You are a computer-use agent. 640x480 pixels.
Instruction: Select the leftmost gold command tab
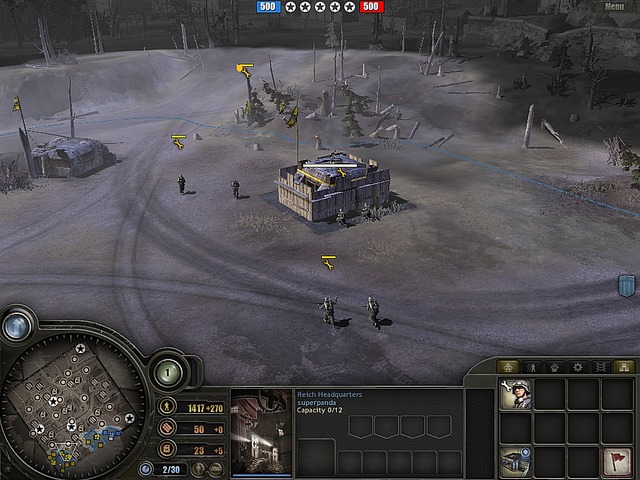point(507,367)
